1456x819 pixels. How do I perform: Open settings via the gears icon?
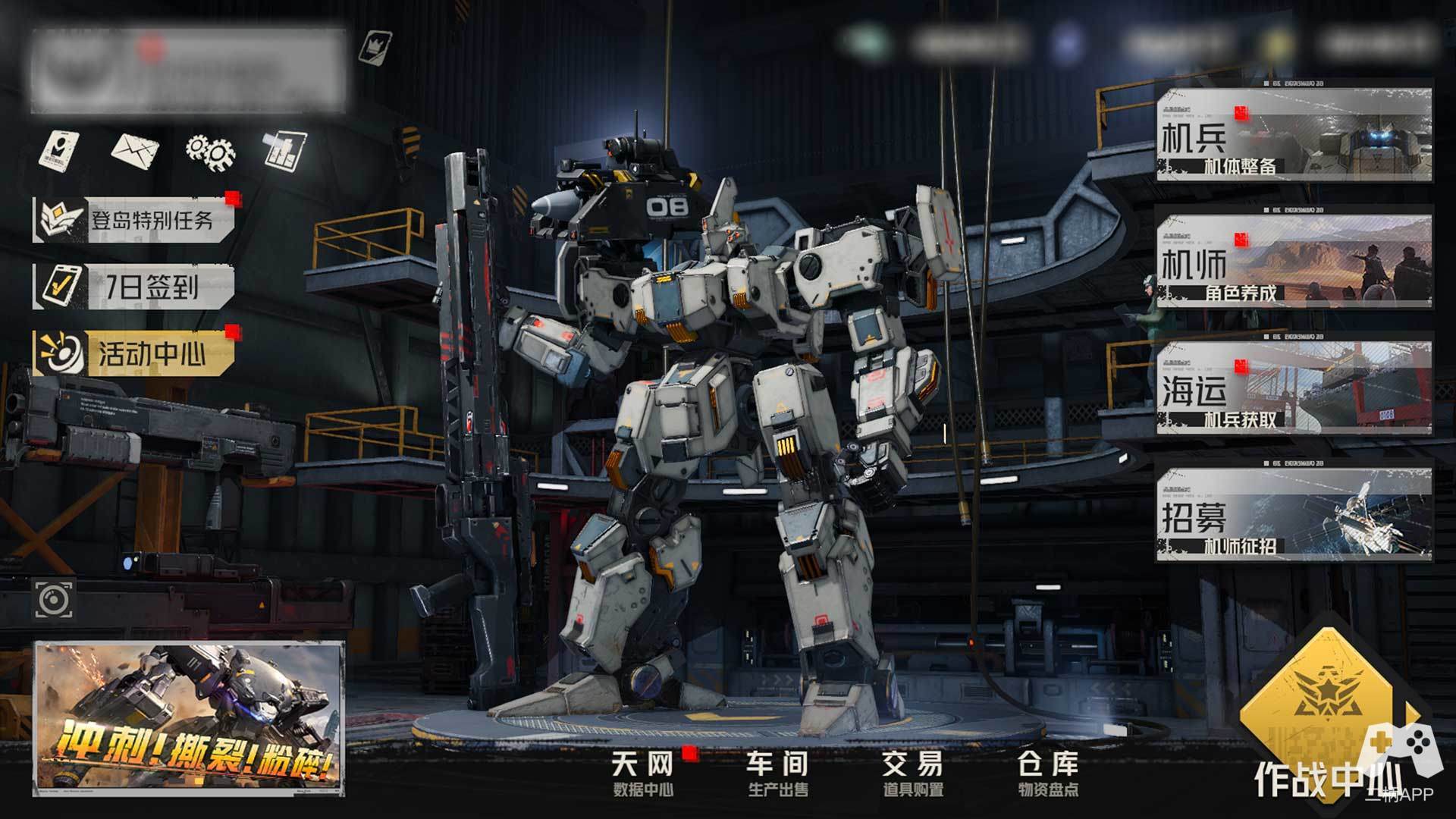209,151
